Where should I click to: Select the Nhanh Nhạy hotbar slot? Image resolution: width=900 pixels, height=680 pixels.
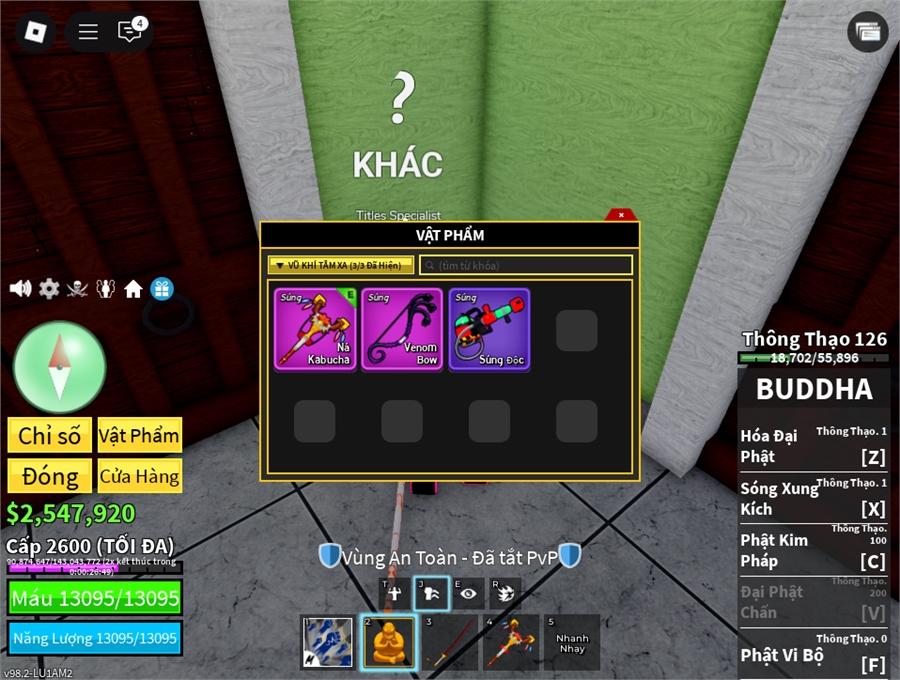[572, 641]
